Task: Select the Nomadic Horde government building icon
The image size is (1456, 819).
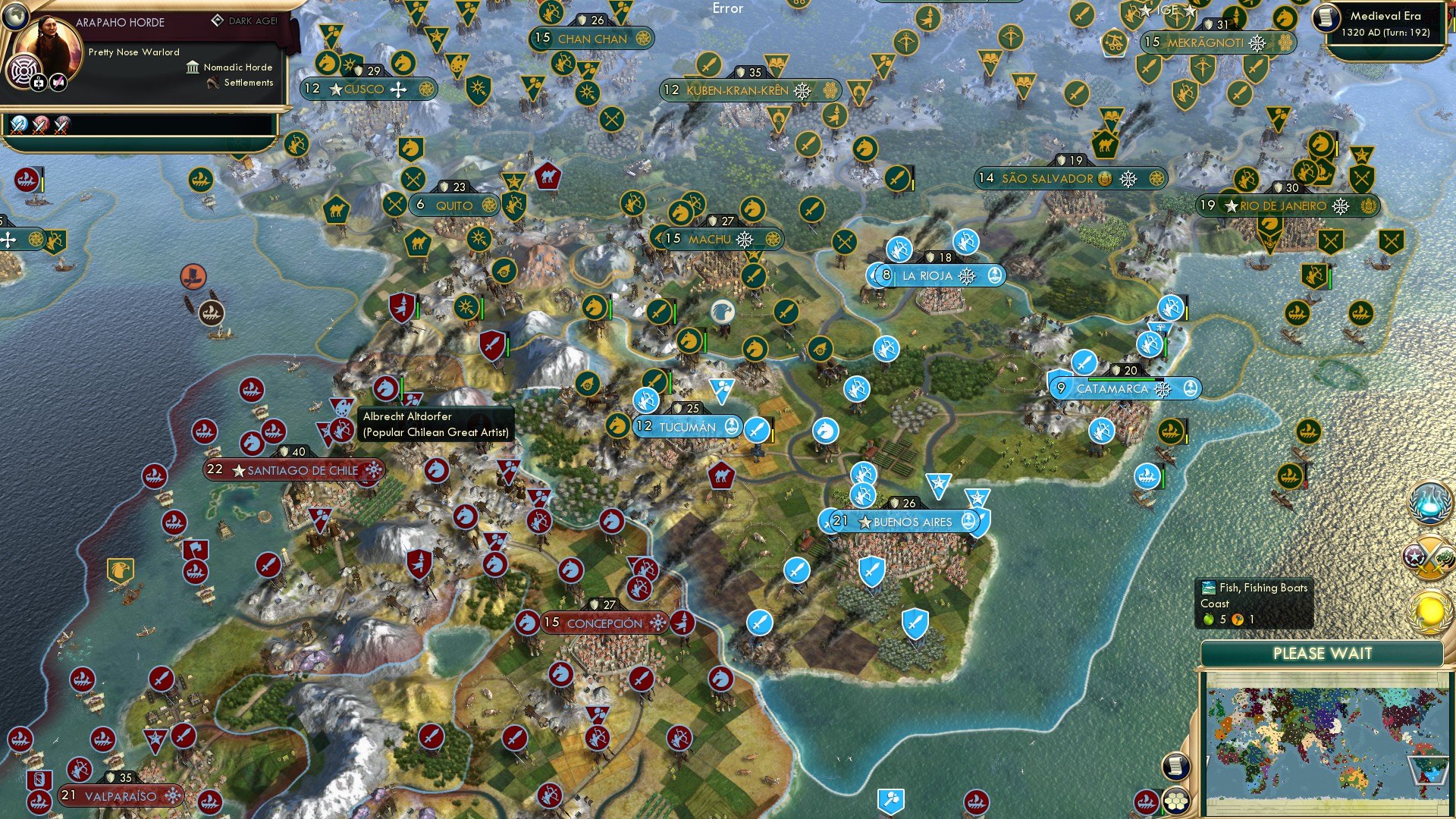Action: pyautogui.click(x=193, y=68)
